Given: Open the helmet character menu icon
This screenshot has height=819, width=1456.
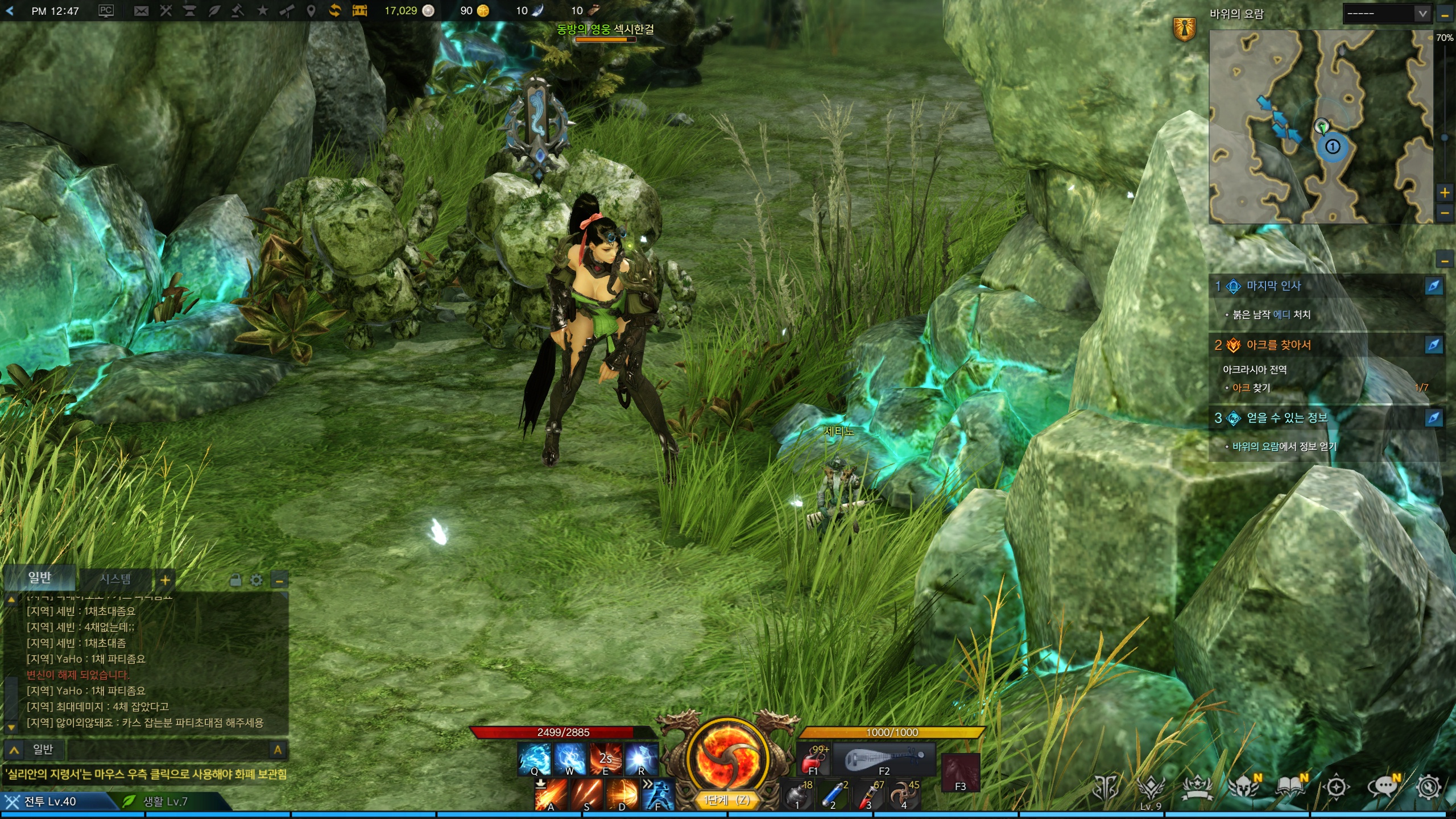Looking at the screenshot, I should click(1244, 788).
